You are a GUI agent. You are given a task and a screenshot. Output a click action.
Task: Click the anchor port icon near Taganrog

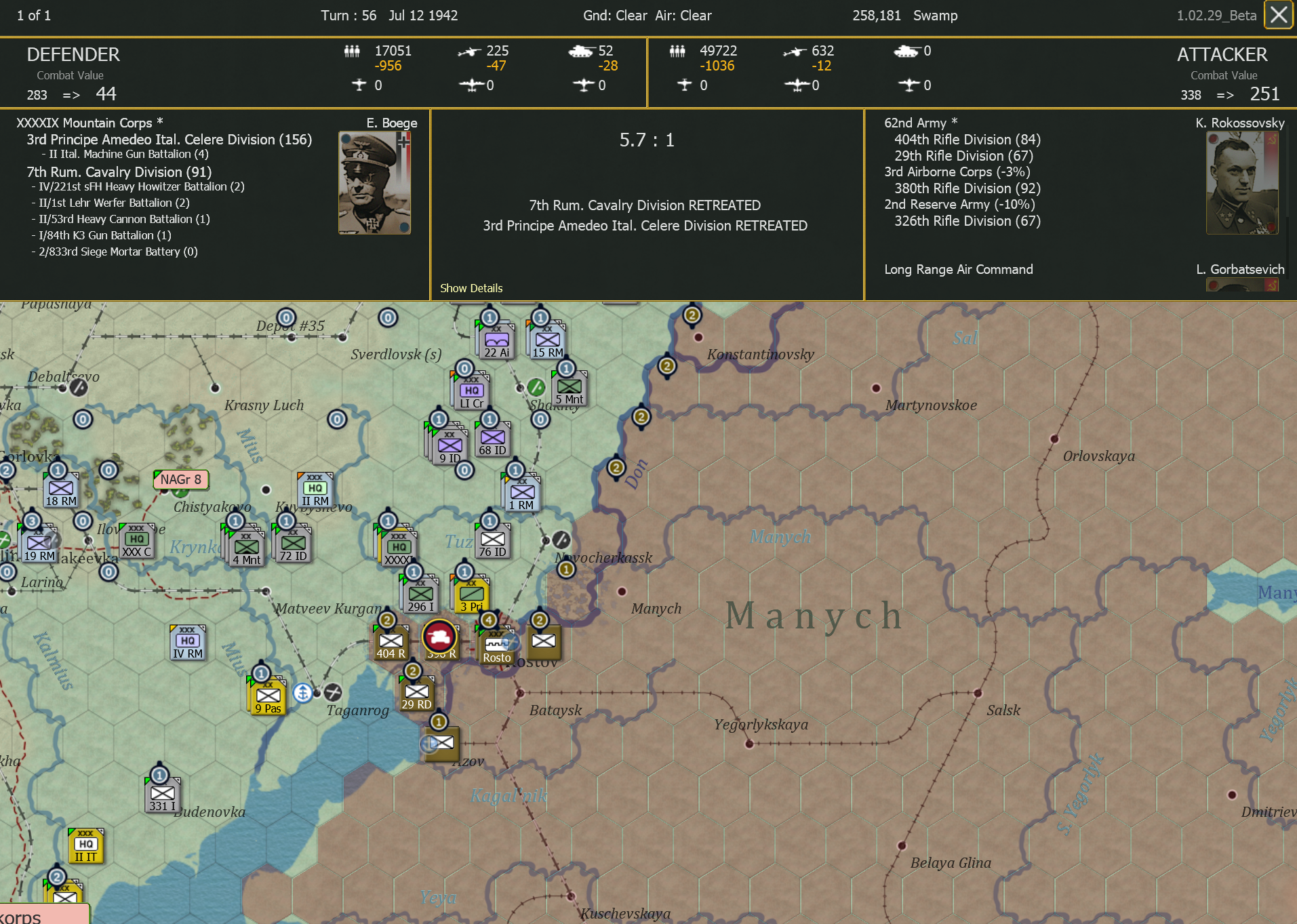(x=303, y=693)
